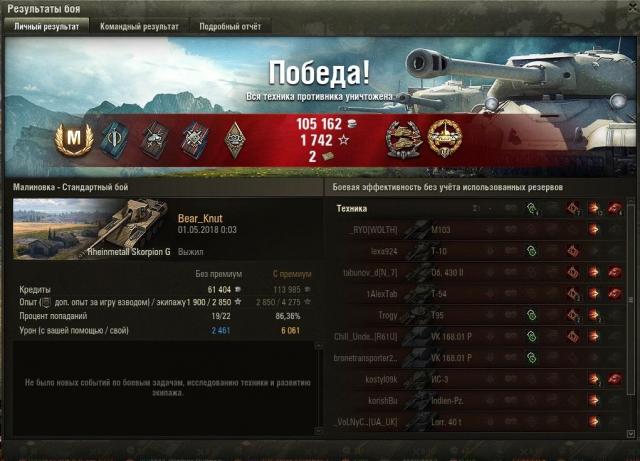Image resolution: width=640 pixels, height=461 pixels.
Task: Open the 1AlexTab T-54 row
Action: 480,294
